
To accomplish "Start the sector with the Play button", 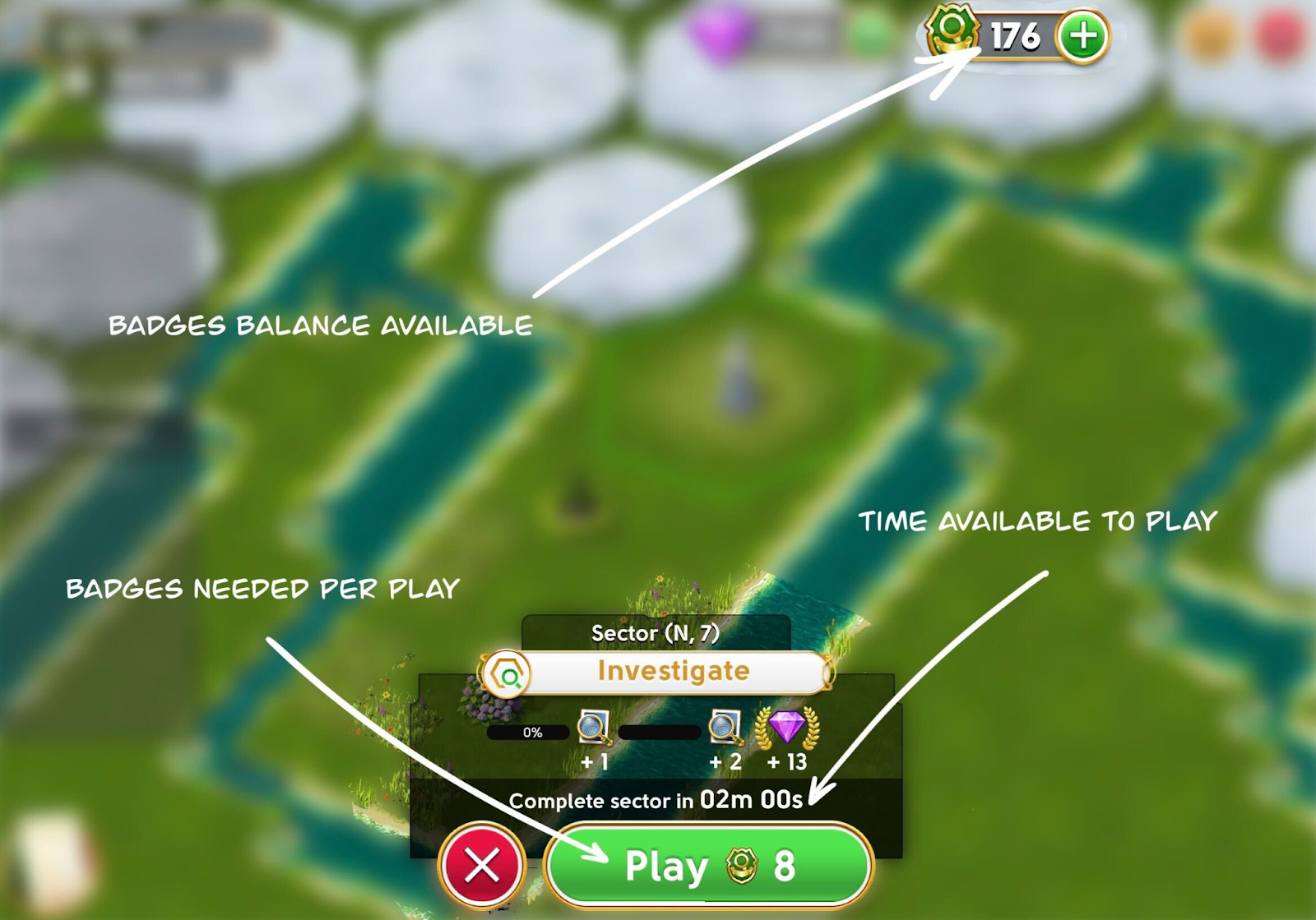I will click(x=708, y=866).
